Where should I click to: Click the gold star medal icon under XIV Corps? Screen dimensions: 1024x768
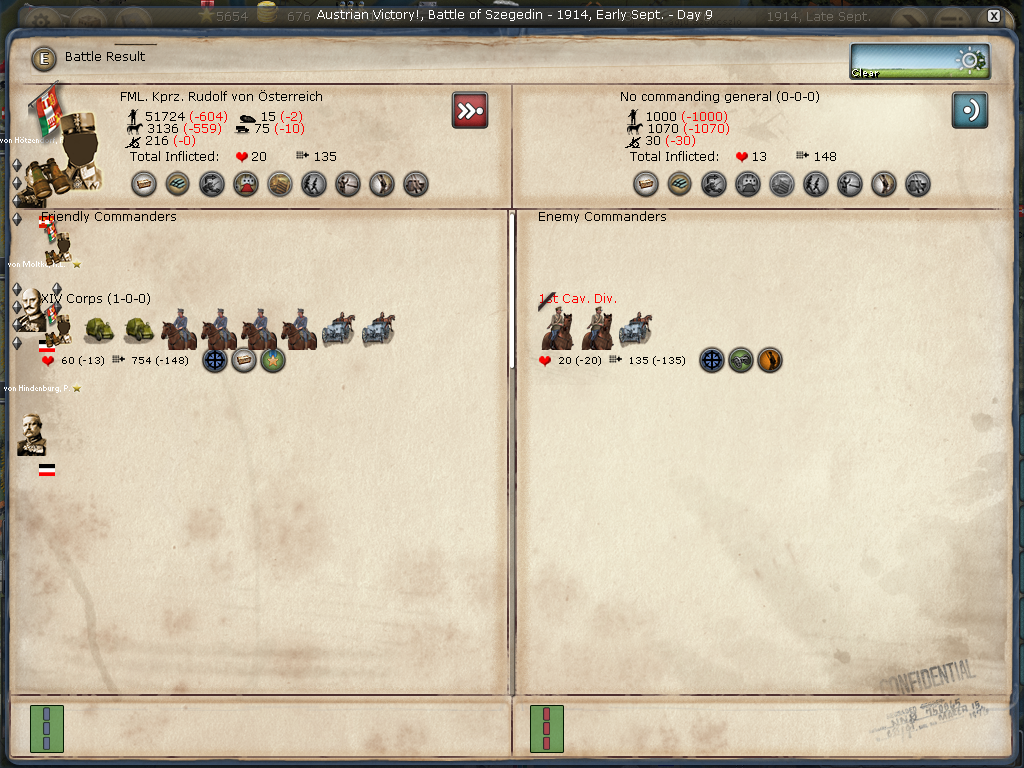click(x=273, y=361)
